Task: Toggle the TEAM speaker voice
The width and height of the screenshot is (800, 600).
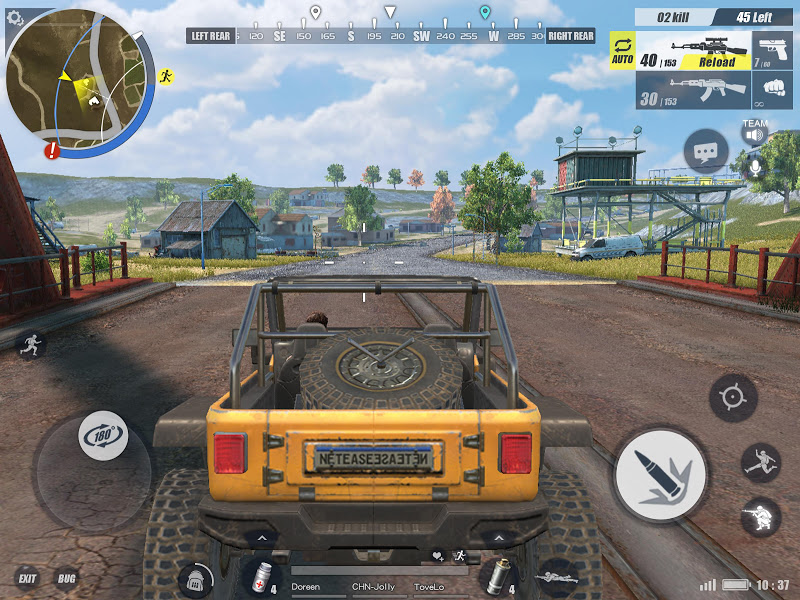Action: pyautogui.click(x=754, y=131)
